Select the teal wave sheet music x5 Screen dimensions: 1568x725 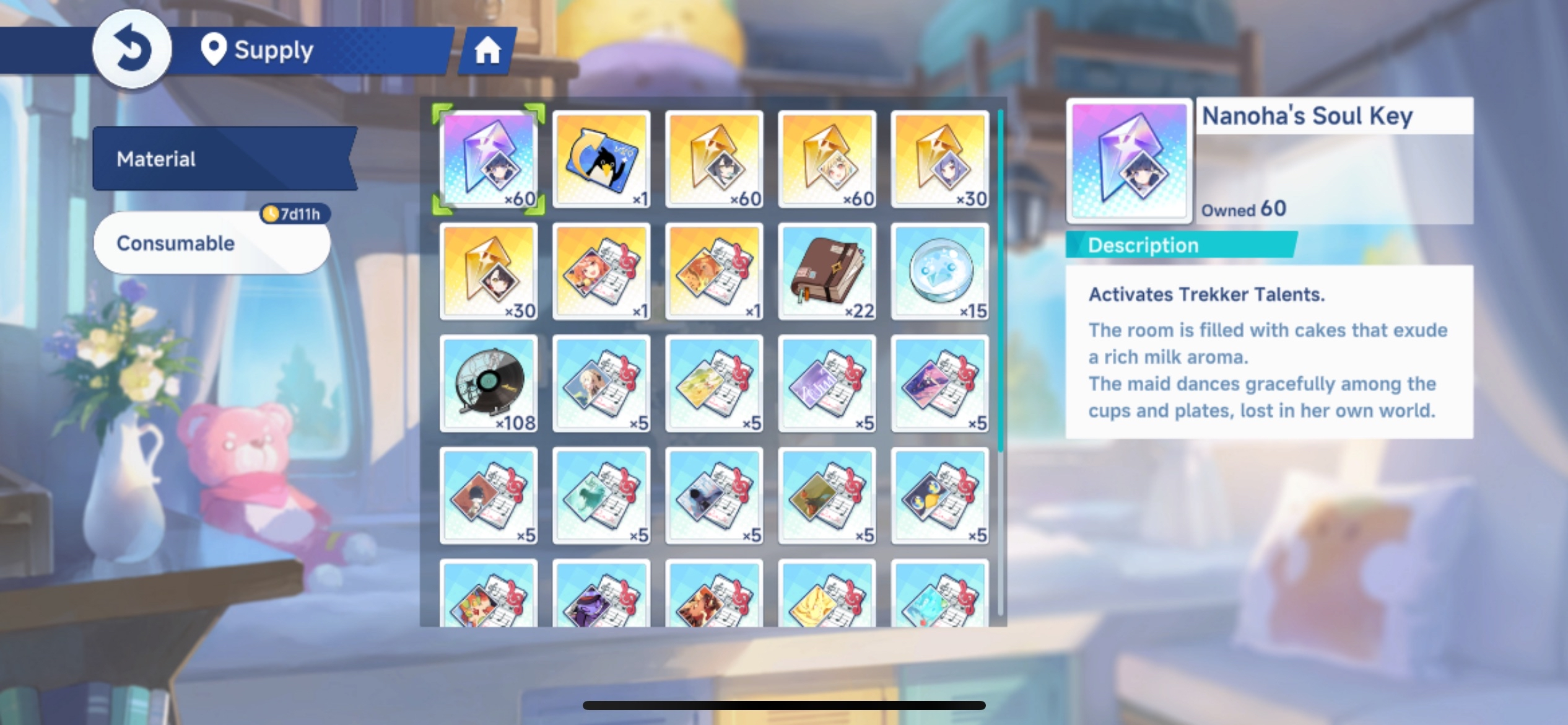pyautogui.click(x=601, y=496)
